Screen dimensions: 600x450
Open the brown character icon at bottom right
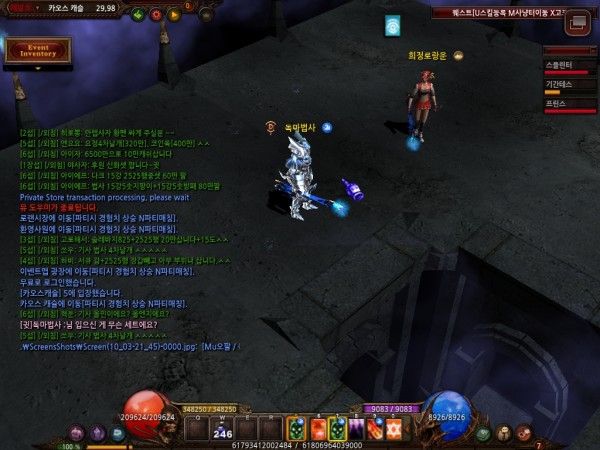click(x=503, y=433)
